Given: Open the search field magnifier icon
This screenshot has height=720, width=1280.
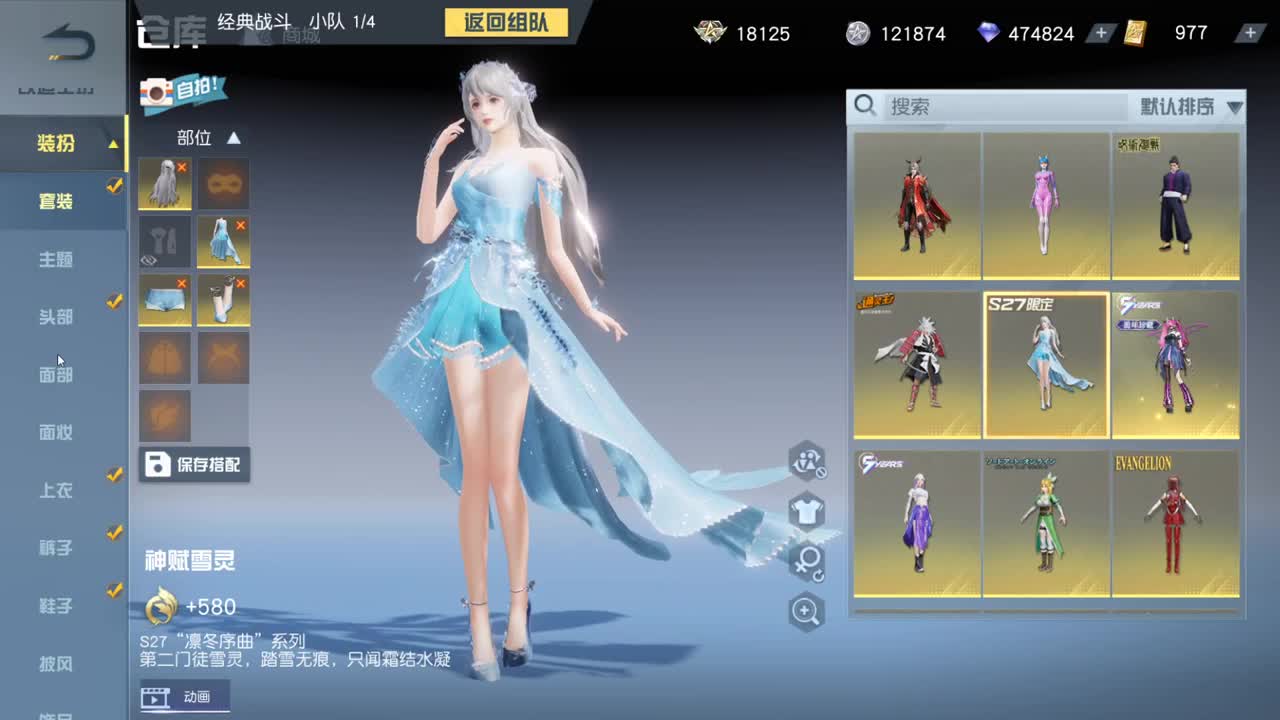Looking at the screenshot, I should [x=866, y=106].
